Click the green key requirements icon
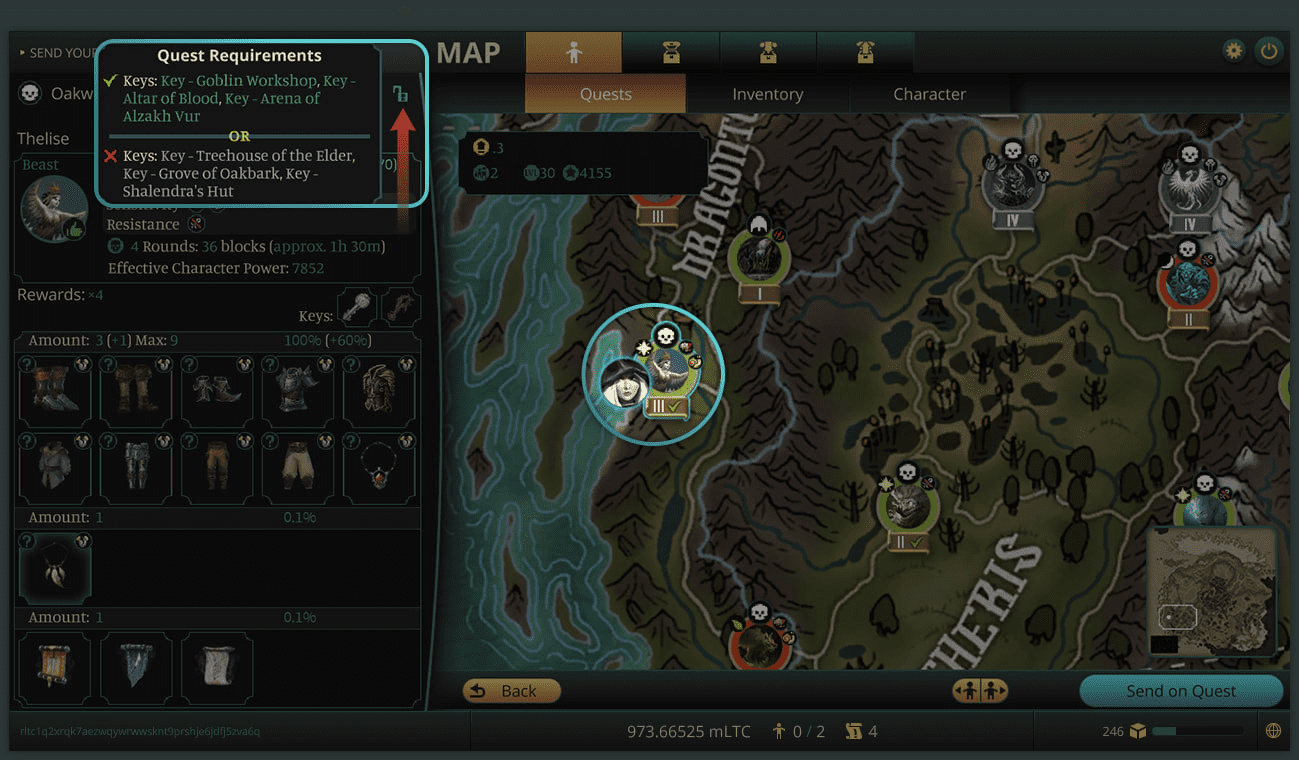 [x=401, y=95]
